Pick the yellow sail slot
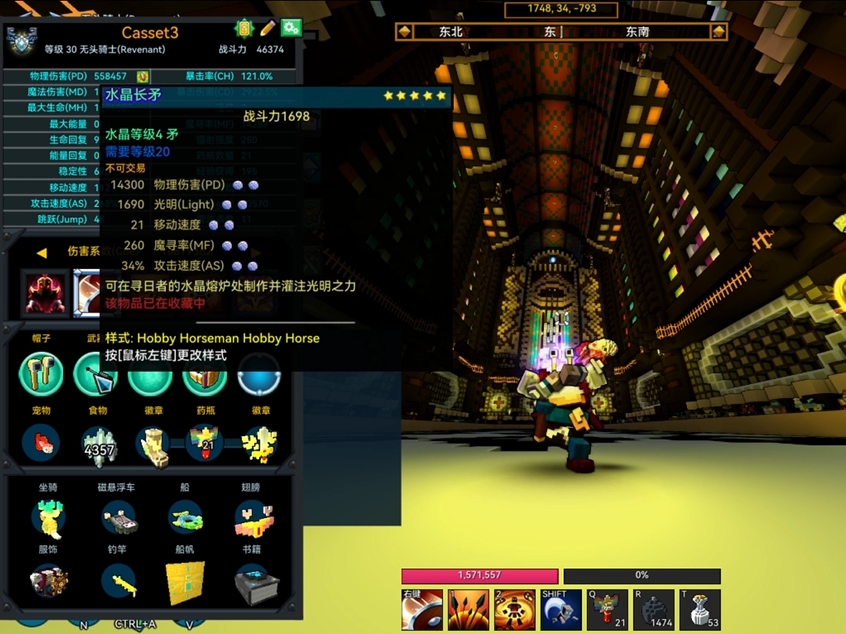The image size is (846, 634). click(x=185, y=581)
